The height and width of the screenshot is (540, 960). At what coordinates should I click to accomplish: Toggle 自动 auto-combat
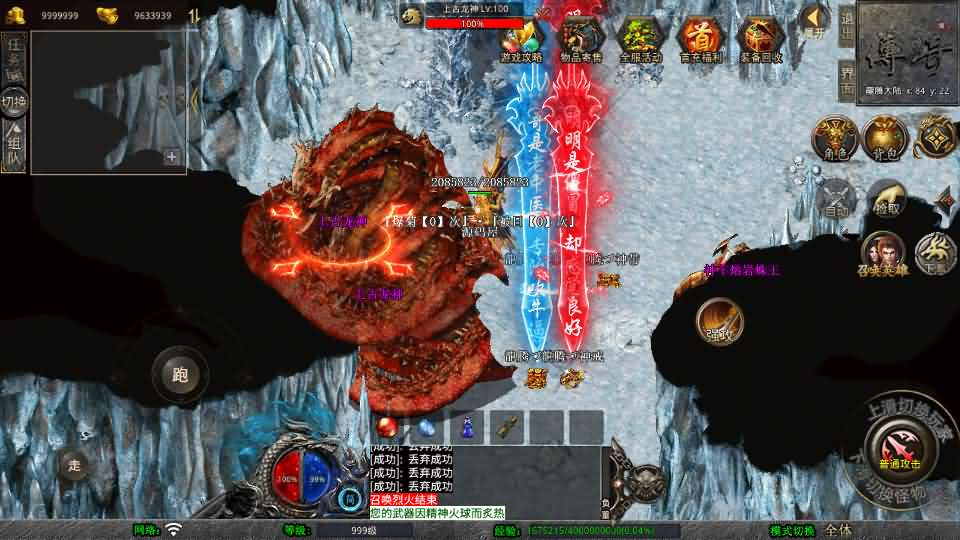click(836, 198)
